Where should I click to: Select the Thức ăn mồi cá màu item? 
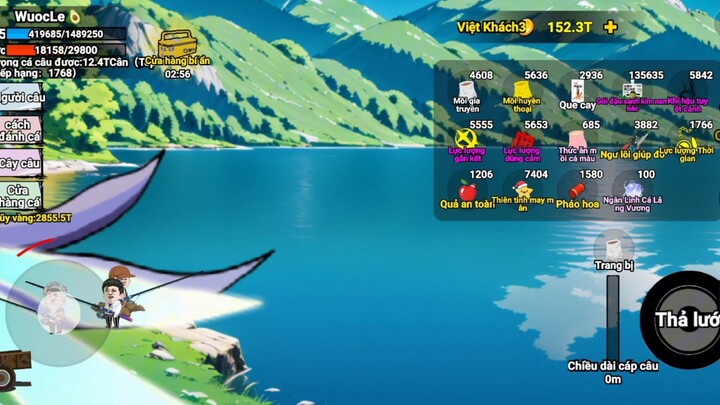(x=577, y=141)
